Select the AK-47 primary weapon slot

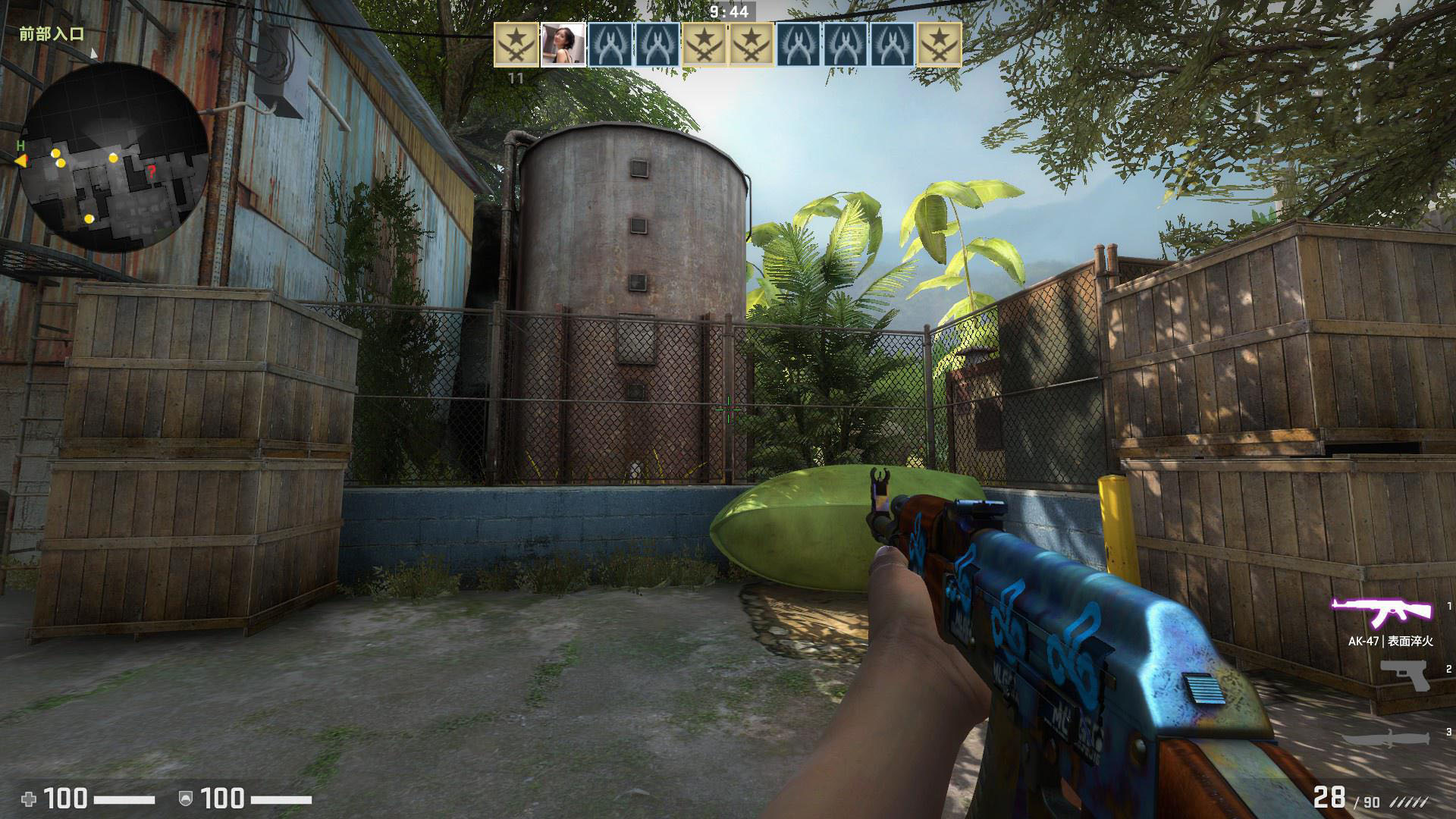point(1382,610)
